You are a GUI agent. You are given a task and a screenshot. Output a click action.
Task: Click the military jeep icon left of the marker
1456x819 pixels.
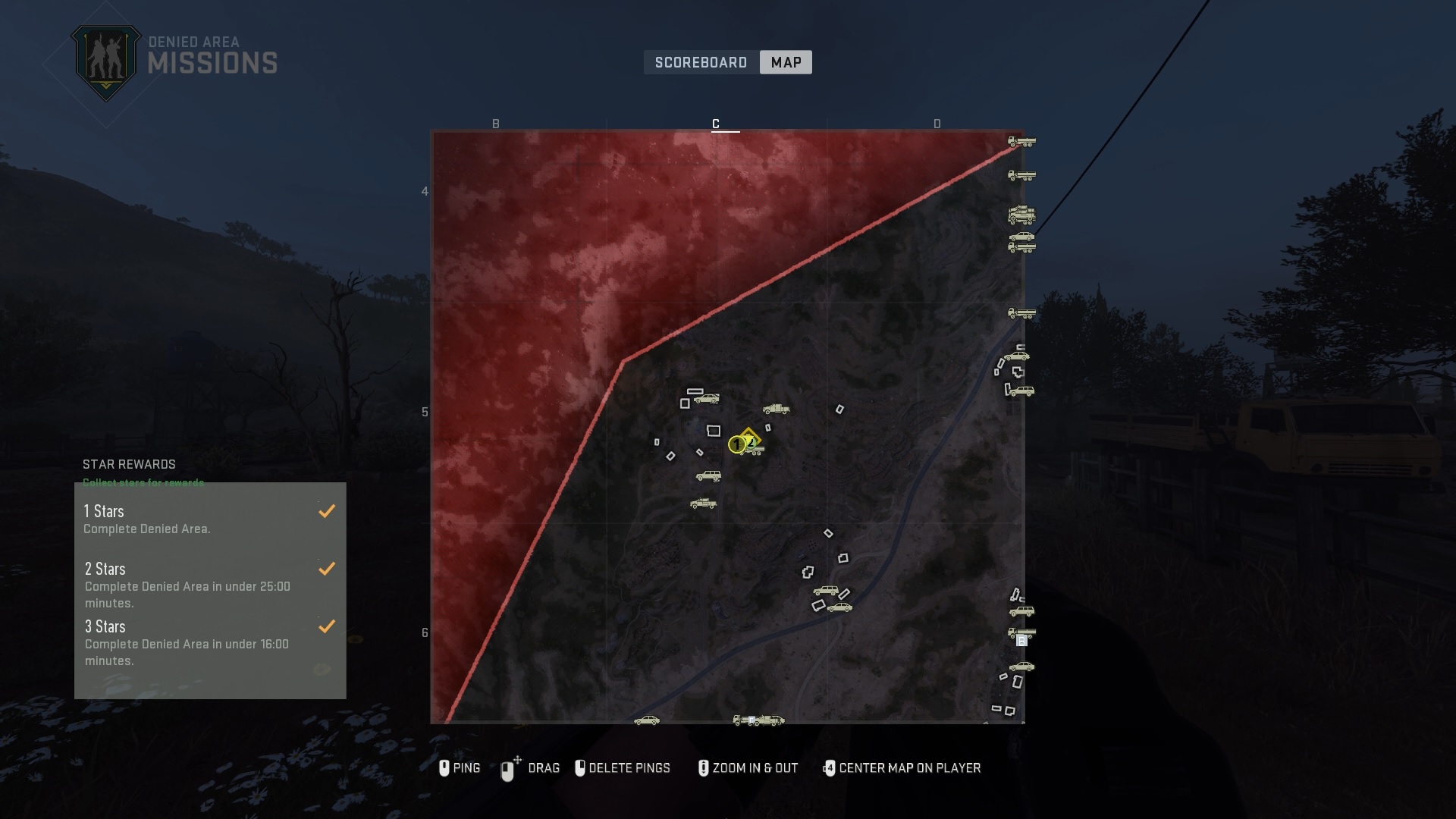pos(704,503)
